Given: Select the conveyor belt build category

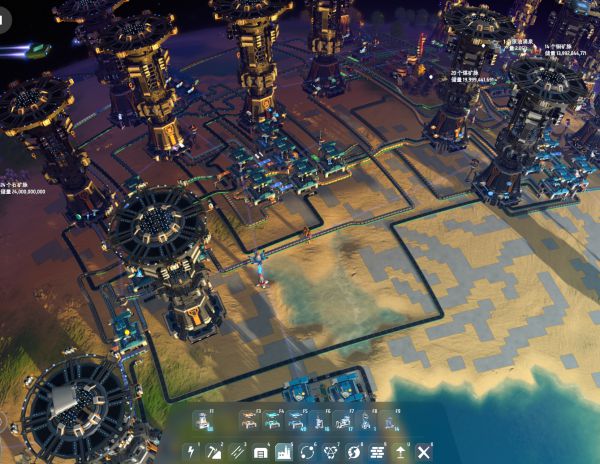Looking at the screenshot, I should (x=237, y=452).
